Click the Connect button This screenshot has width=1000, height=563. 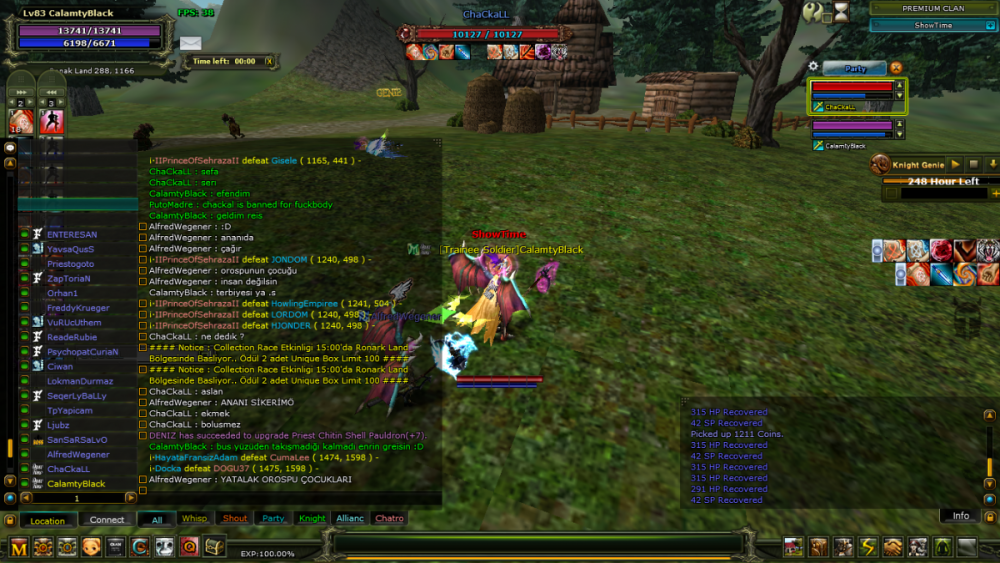pos(107,520)
